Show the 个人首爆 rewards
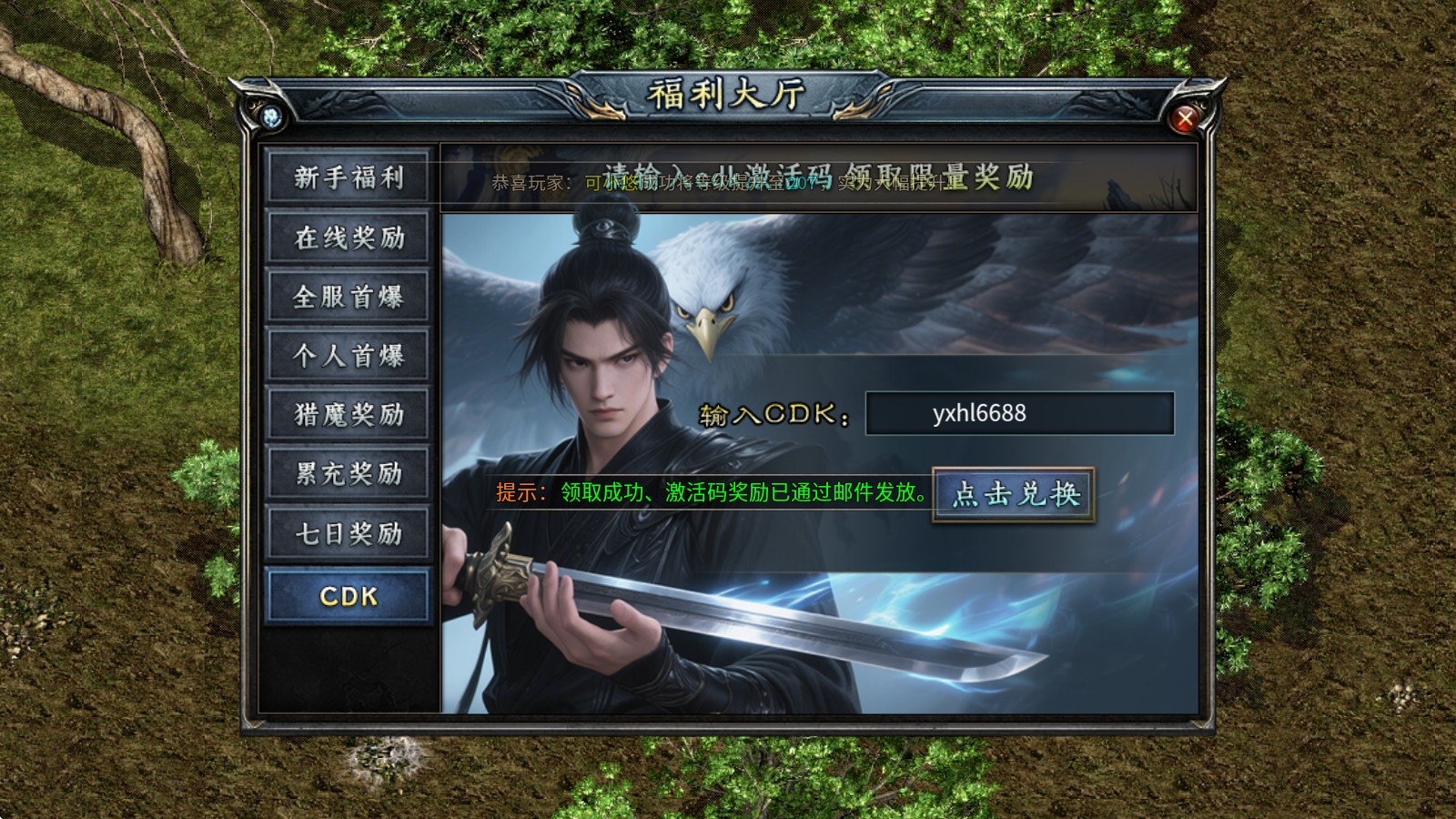Viewport: 1456px width, 819px height. click(x=348, y=356)
